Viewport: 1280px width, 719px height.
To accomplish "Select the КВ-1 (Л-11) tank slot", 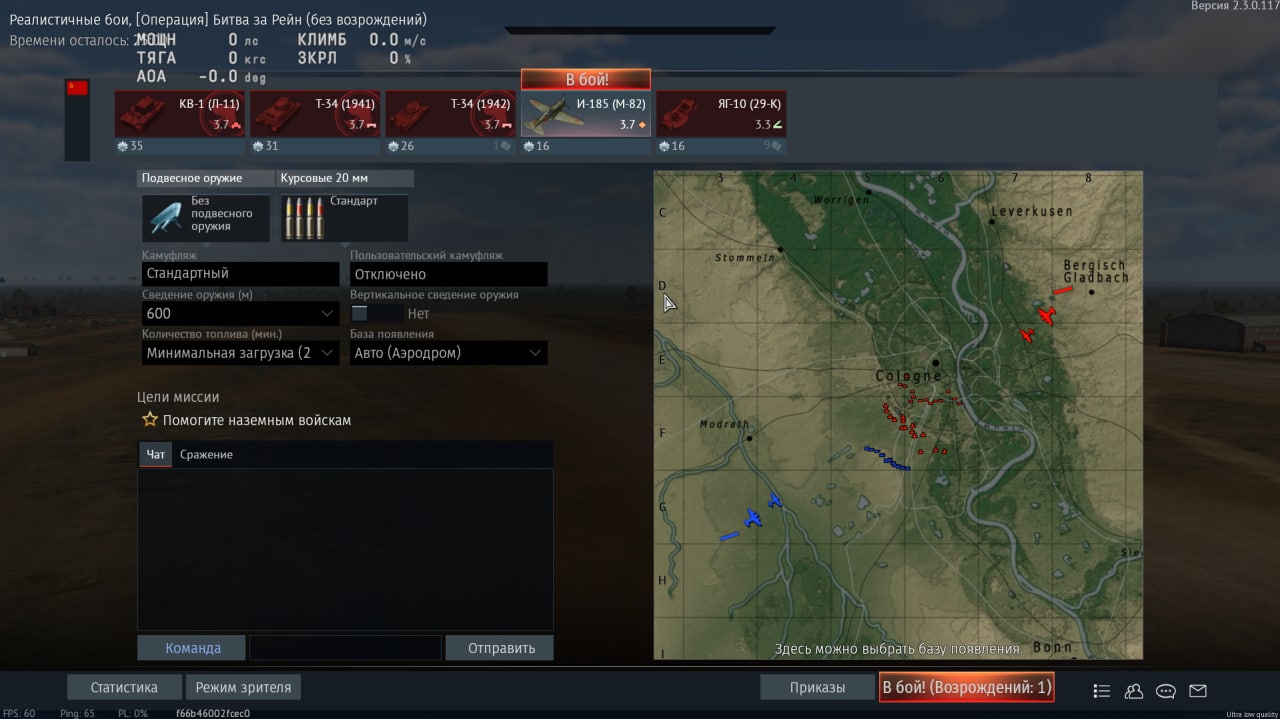I will pyautogui.click(x=180, y=114).
